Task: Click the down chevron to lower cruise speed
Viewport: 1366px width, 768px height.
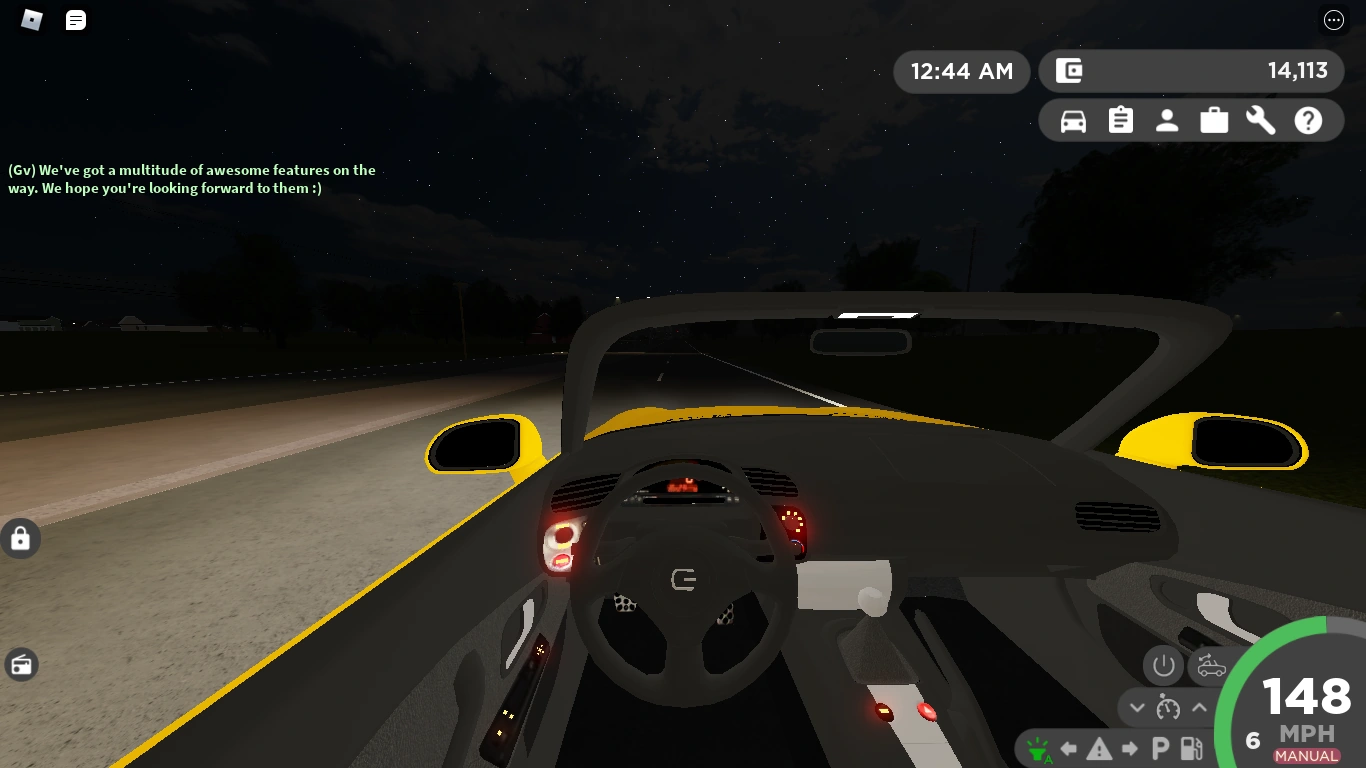Action: [x=1137, y=707]
